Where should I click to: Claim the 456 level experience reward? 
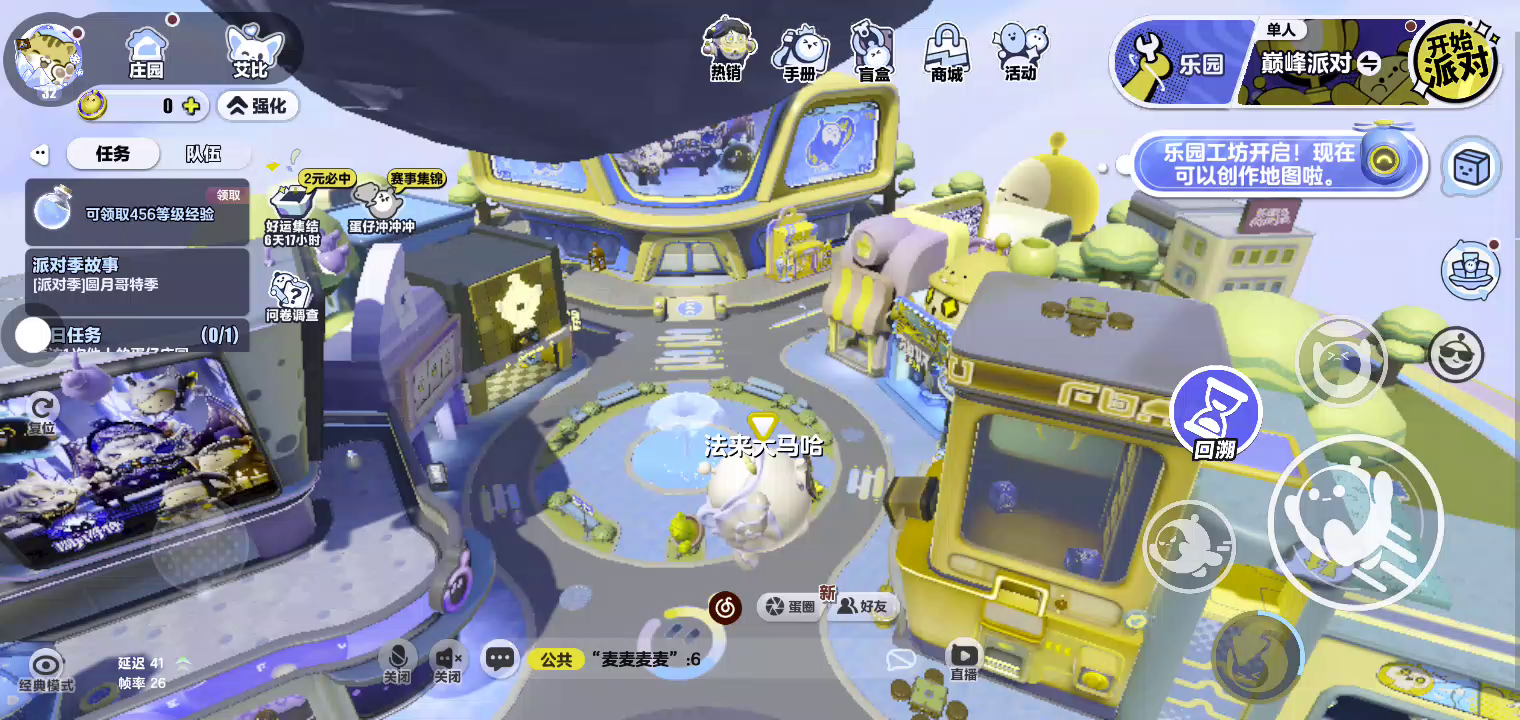[x=137, y=212]
